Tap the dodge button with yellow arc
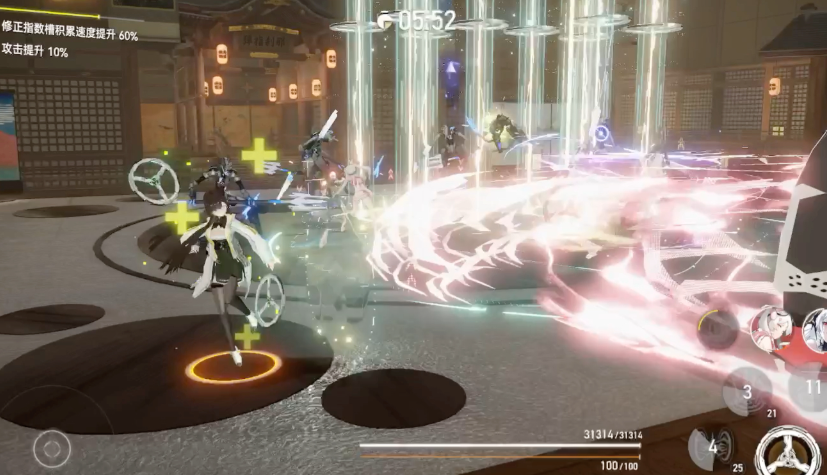Image resolution: width=827 pixels, height=475 pixels. (x=718, y=329)
